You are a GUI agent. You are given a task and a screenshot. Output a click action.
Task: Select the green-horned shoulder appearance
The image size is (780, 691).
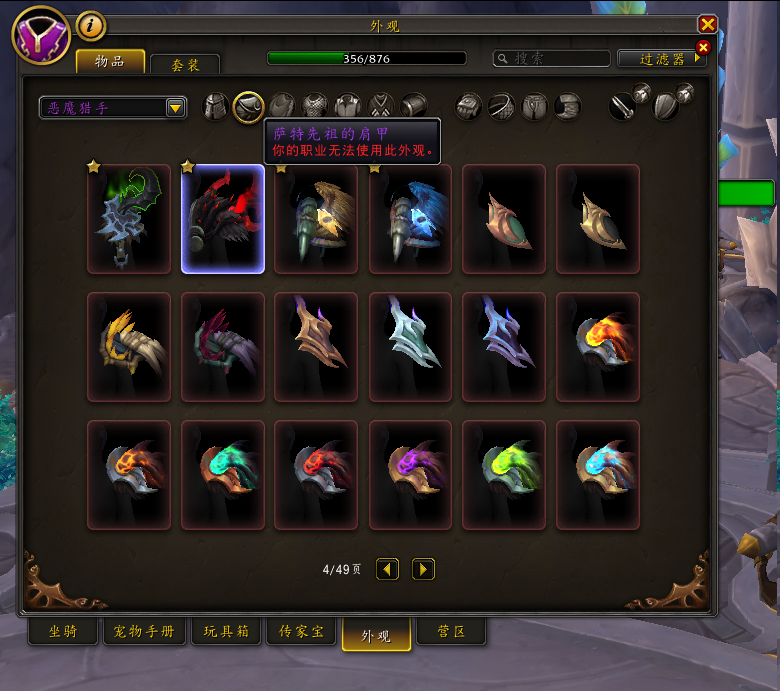tap(129, 219)
